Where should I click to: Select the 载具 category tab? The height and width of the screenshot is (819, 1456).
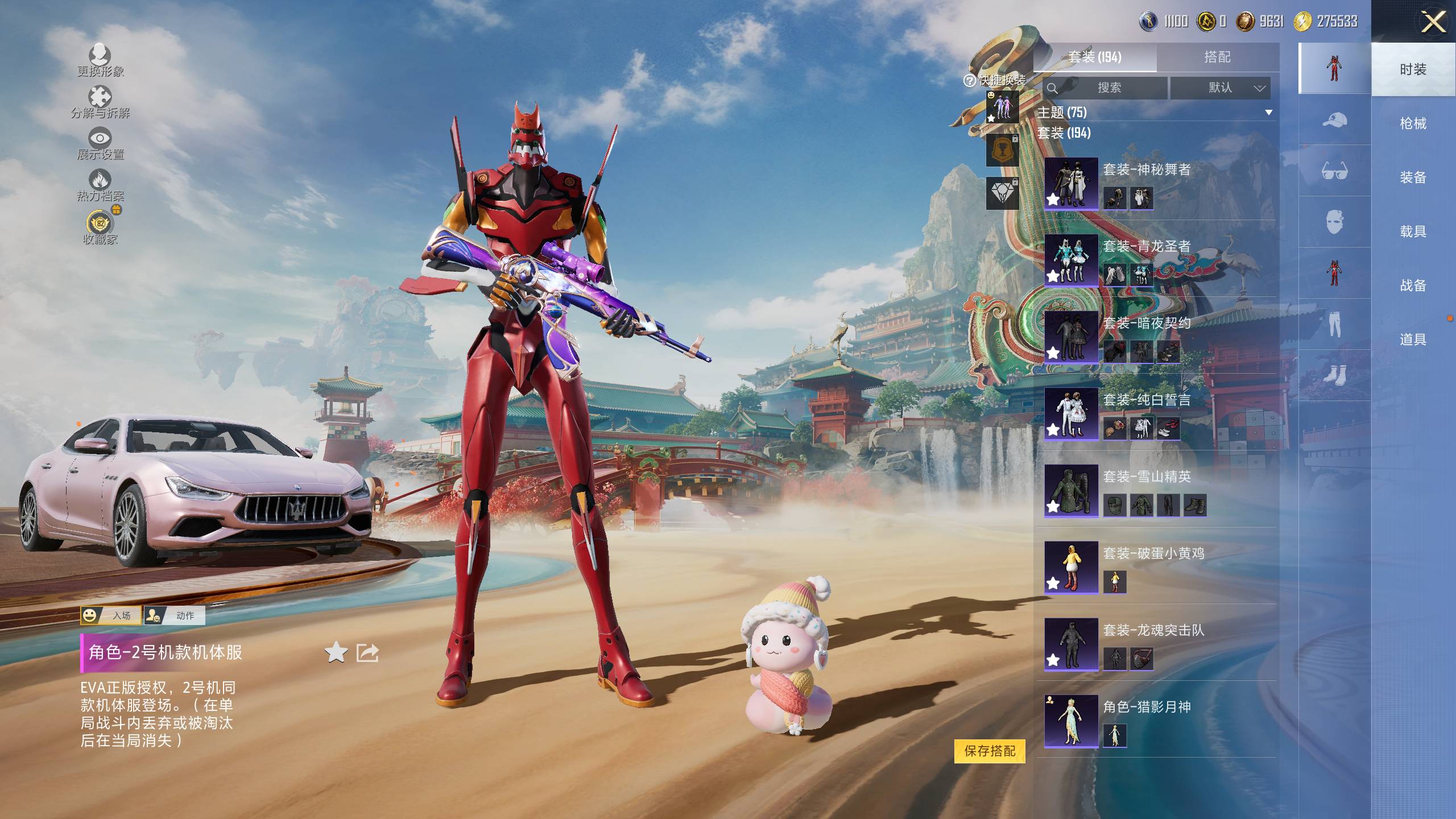[1413, 231]
